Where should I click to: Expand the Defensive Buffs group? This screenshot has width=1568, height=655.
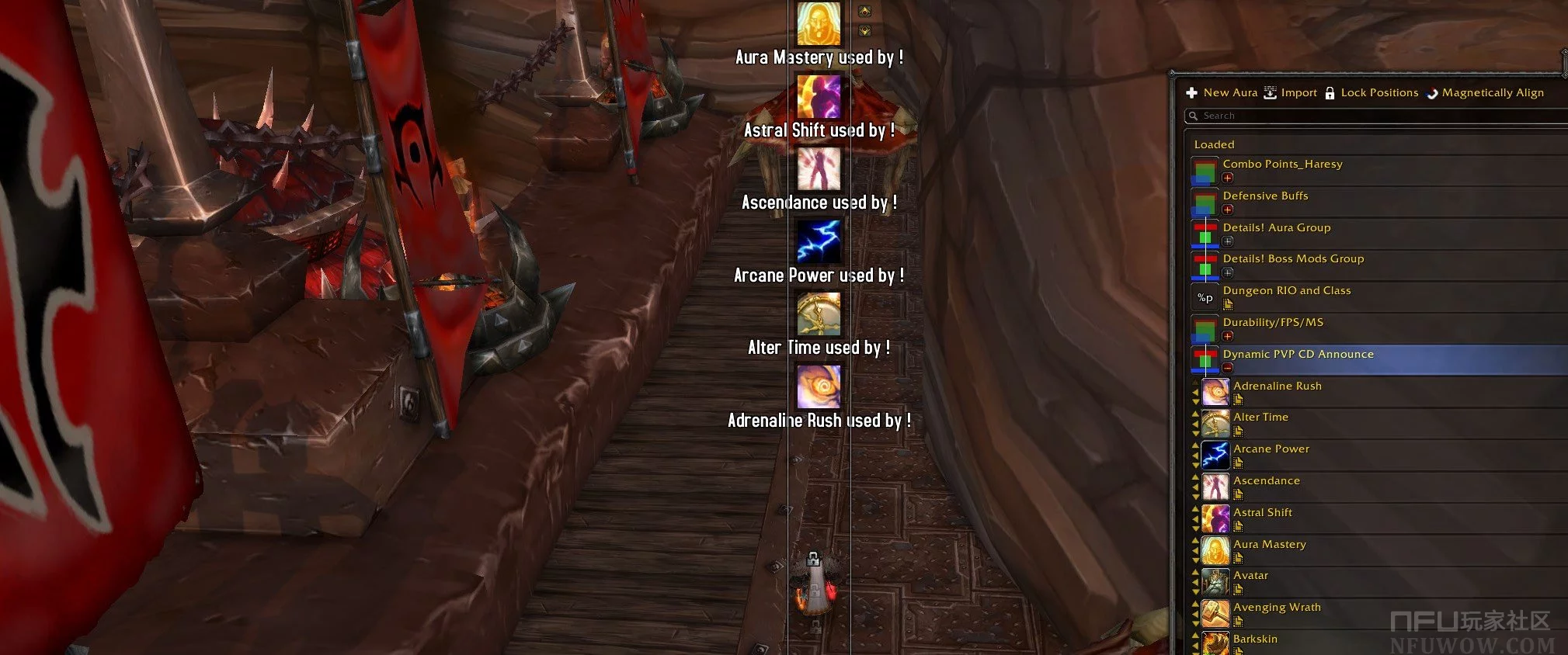[x=1228, y=210]
